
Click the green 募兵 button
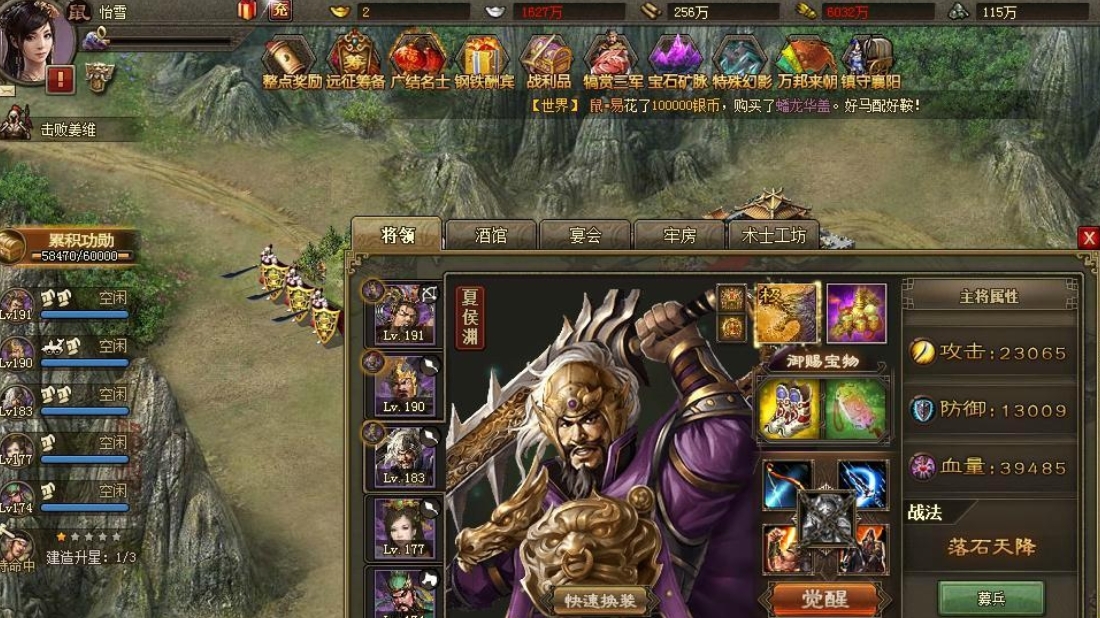point(991,598)
